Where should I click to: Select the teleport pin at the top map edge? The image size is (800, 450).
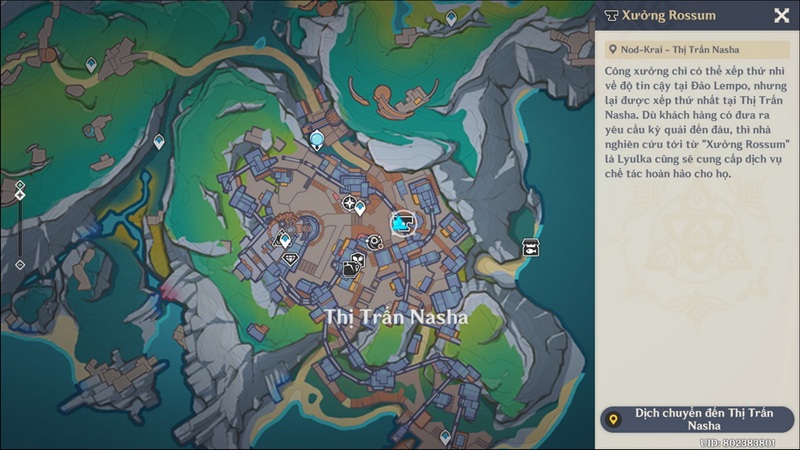tap(450, 18)
